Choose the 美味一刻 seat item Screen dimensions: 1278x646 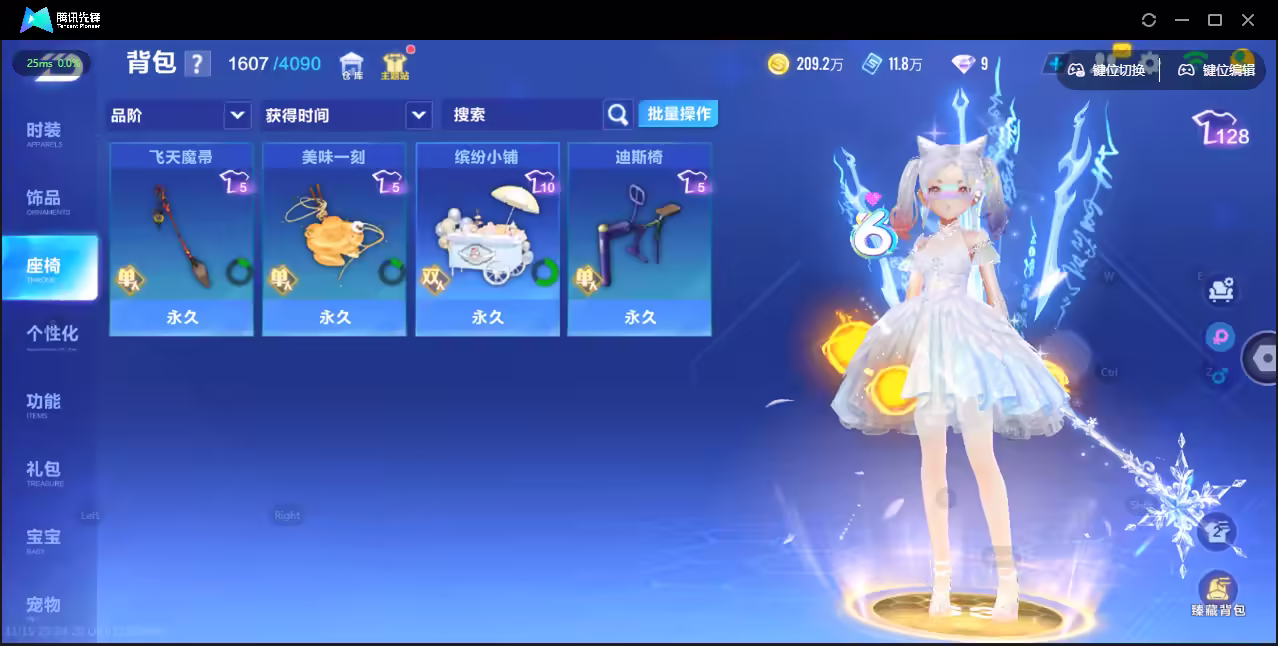point(334,239)
